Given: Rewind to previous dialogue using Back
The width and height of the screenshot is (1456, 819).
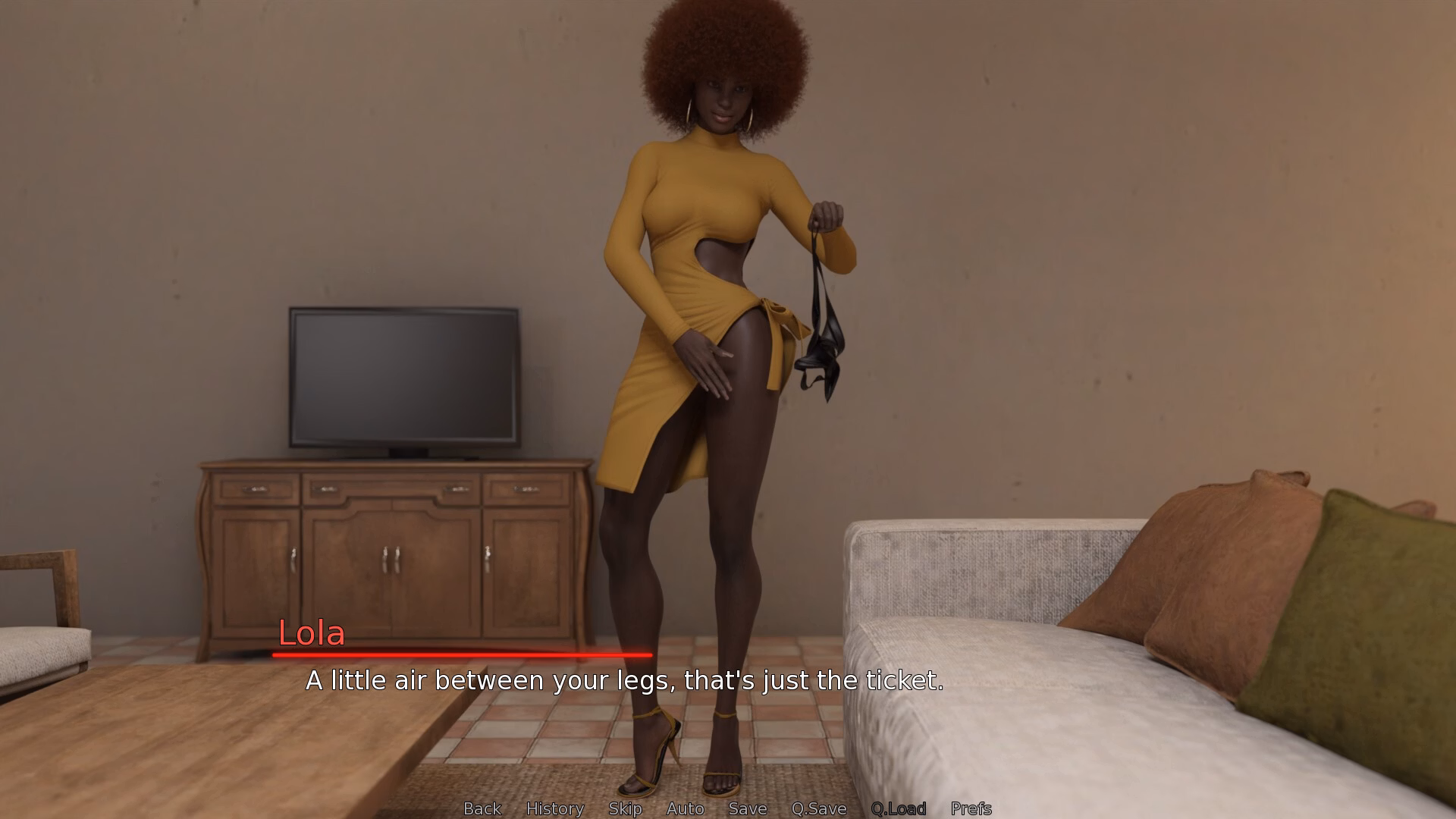Looking at the screenshot, I should [482, 808].
